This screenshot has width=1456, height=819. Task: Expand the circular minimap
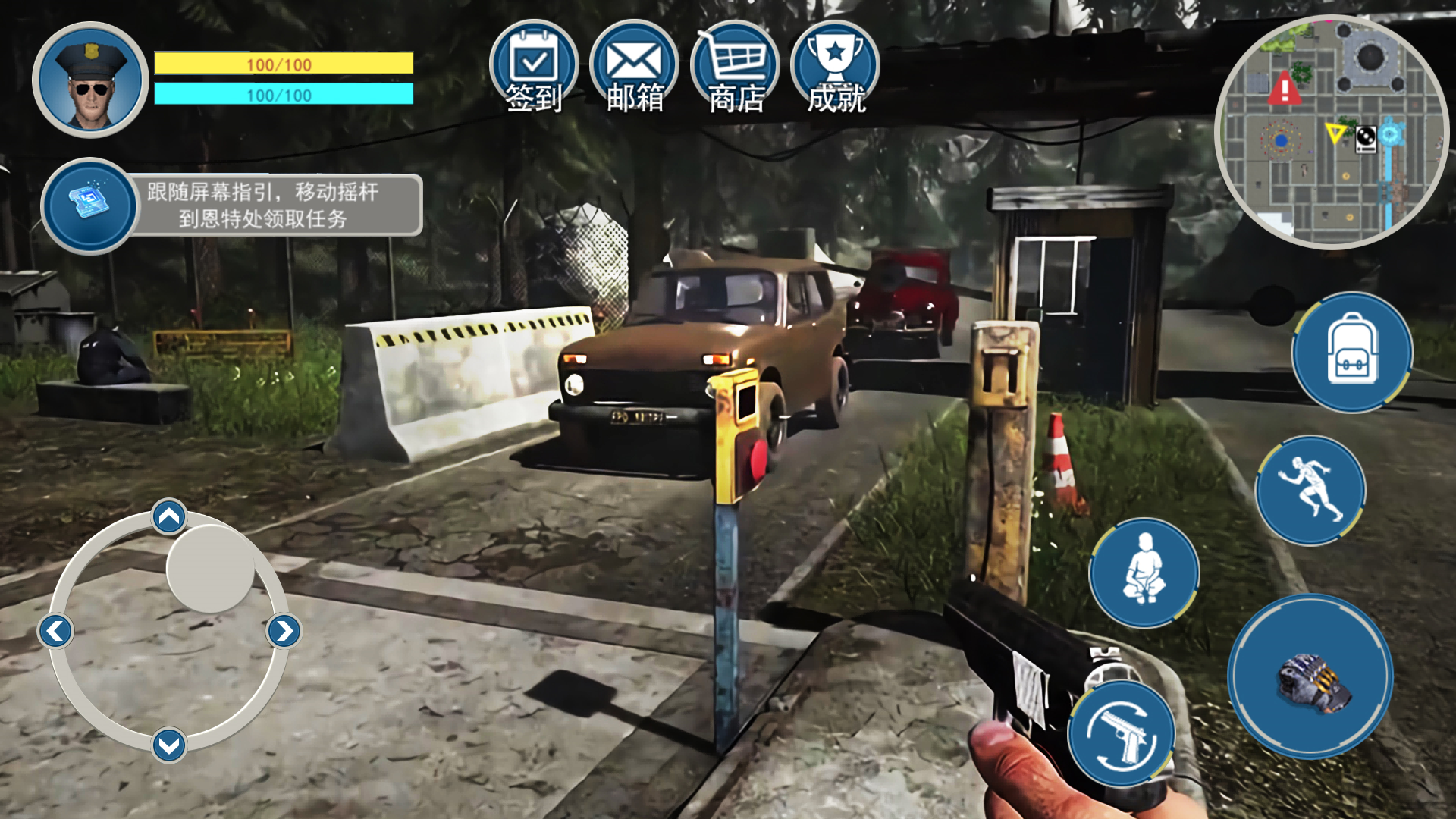[1332, 132]
